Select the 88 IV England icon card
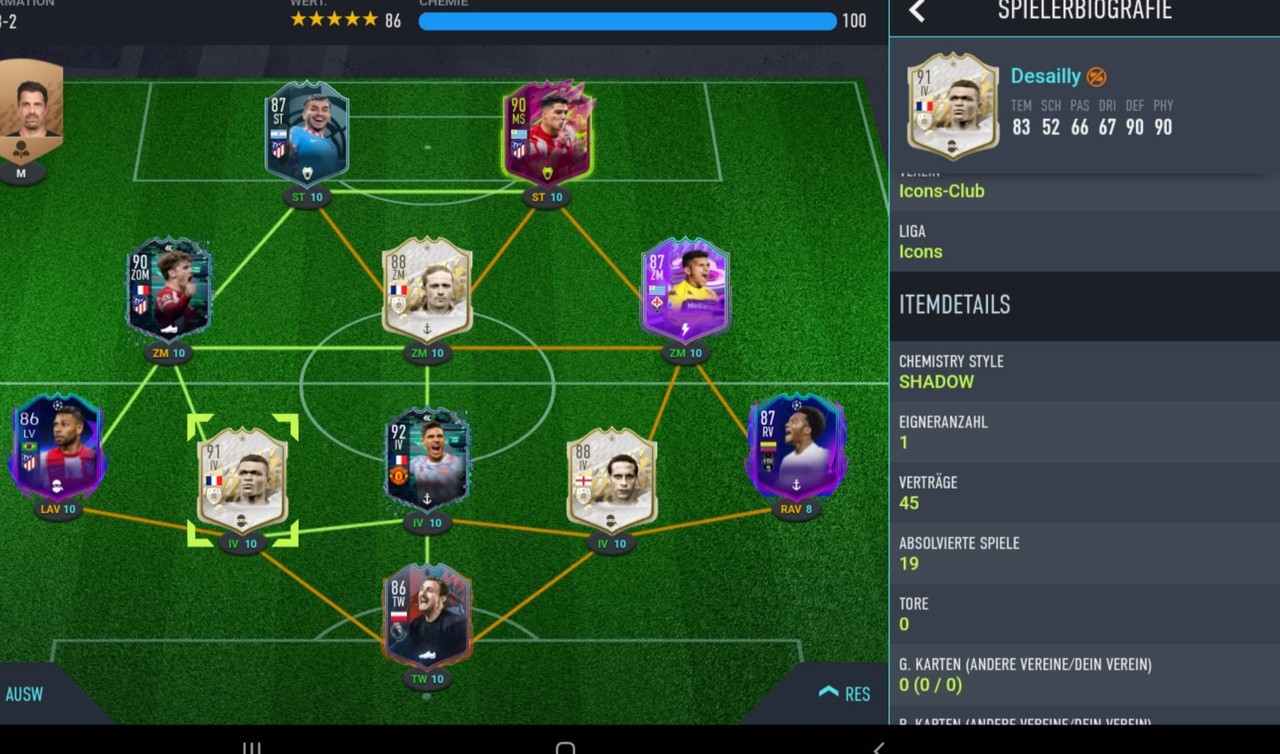 pyautogui.click(x=611, y=479)
